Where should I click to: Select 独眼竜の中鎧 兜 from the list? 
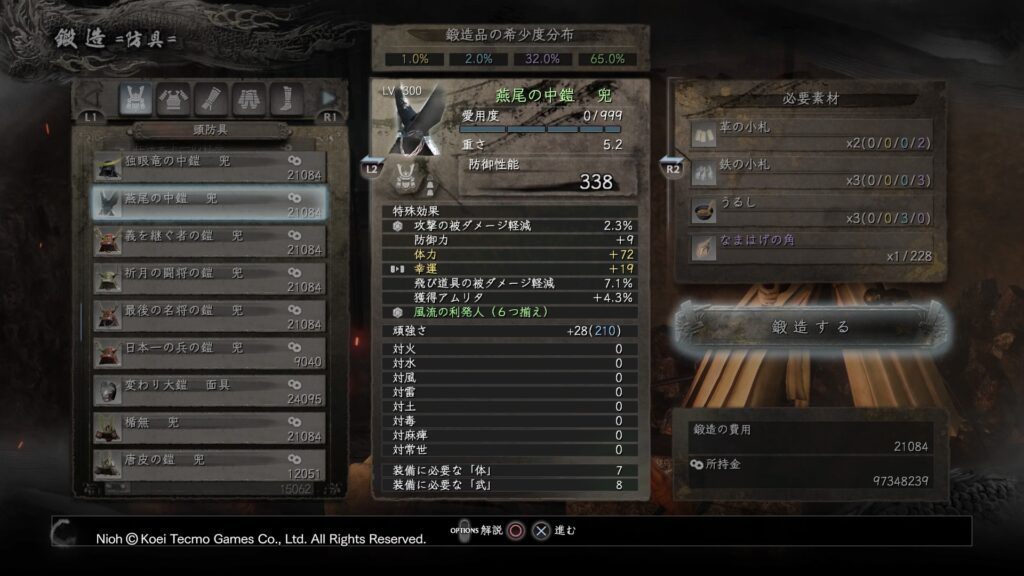pos(208,167)
